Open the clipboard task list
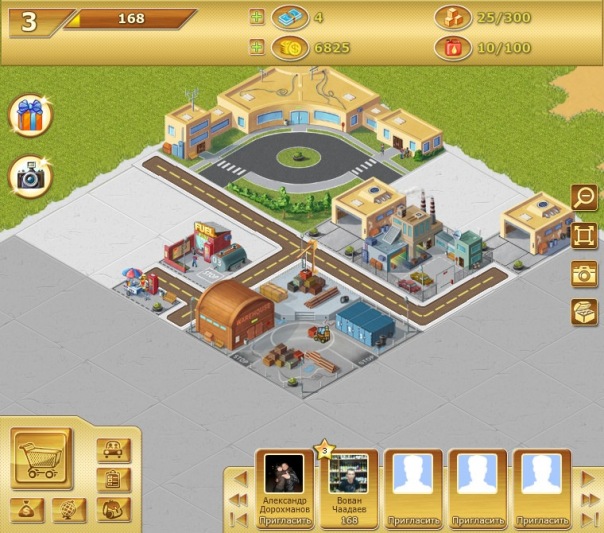This screenshot has height=533, width=604. point(114,479)
